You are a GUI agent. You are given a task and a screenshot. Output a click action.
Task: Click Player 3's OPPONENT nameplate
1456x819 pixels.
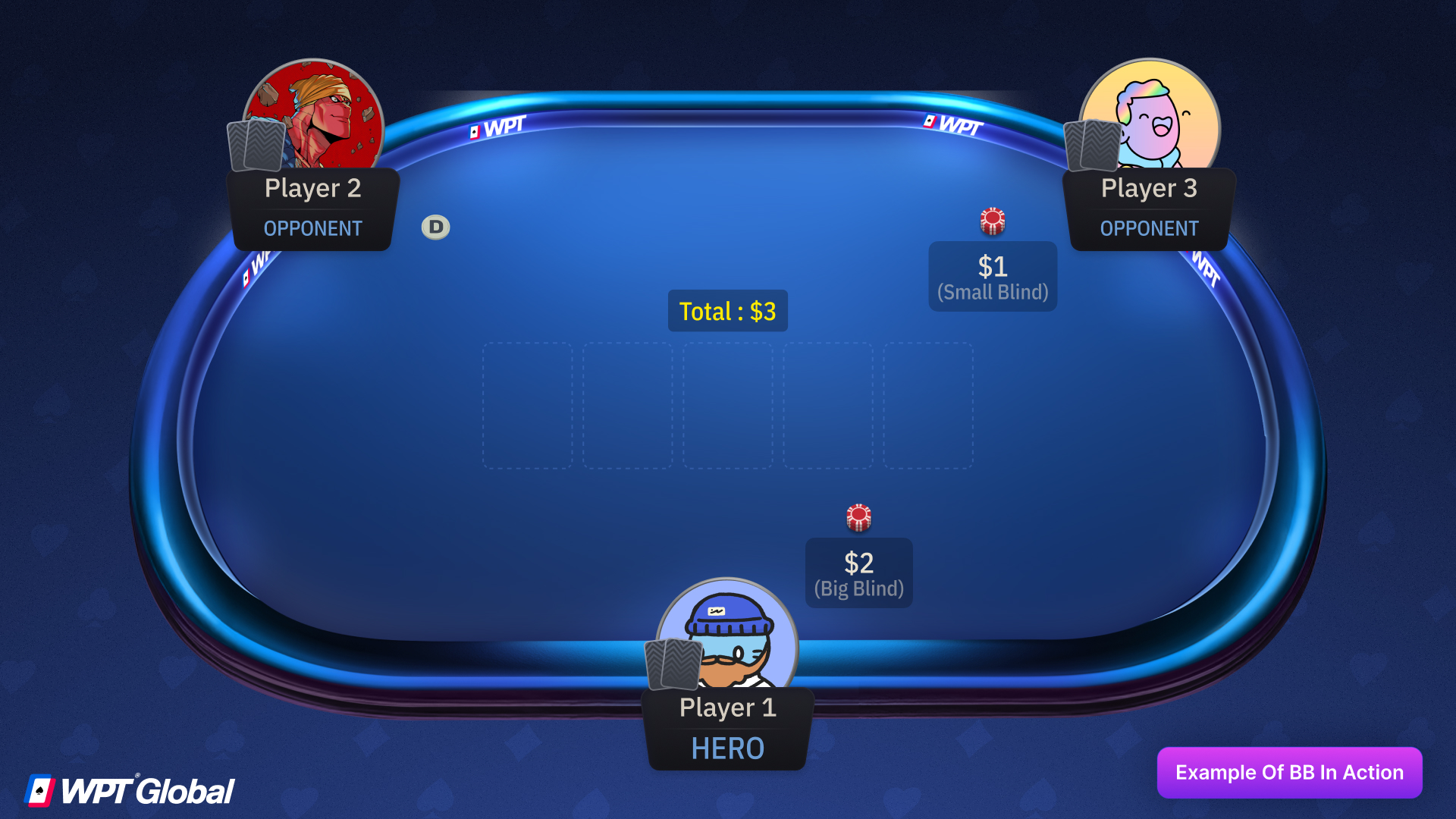coord(1150,209)
